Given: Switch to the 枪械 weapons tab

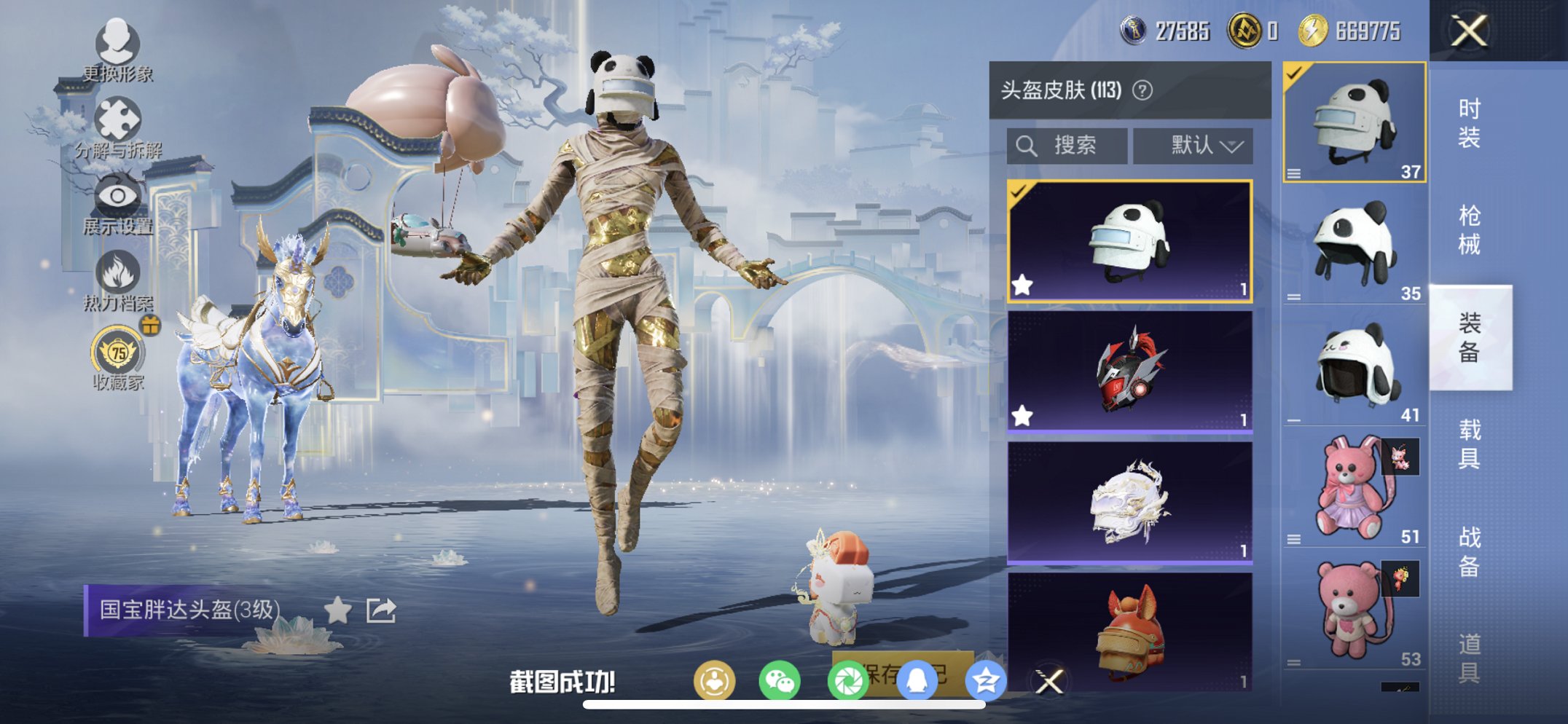Looking at the screenshot, I should click(1473, 228).
